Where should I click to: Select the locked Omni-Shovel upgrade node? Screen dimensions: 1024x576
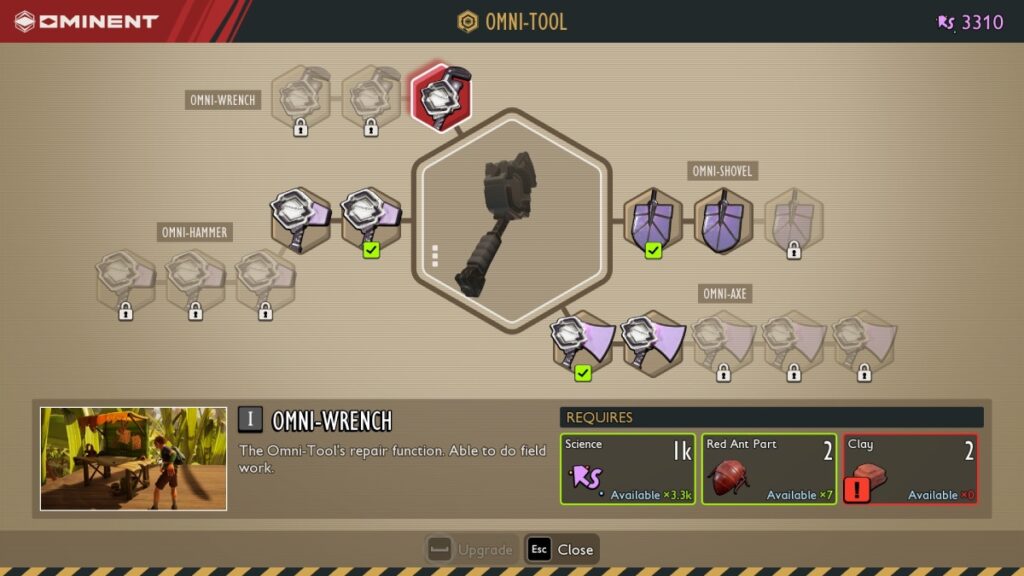tap(794, 220)
